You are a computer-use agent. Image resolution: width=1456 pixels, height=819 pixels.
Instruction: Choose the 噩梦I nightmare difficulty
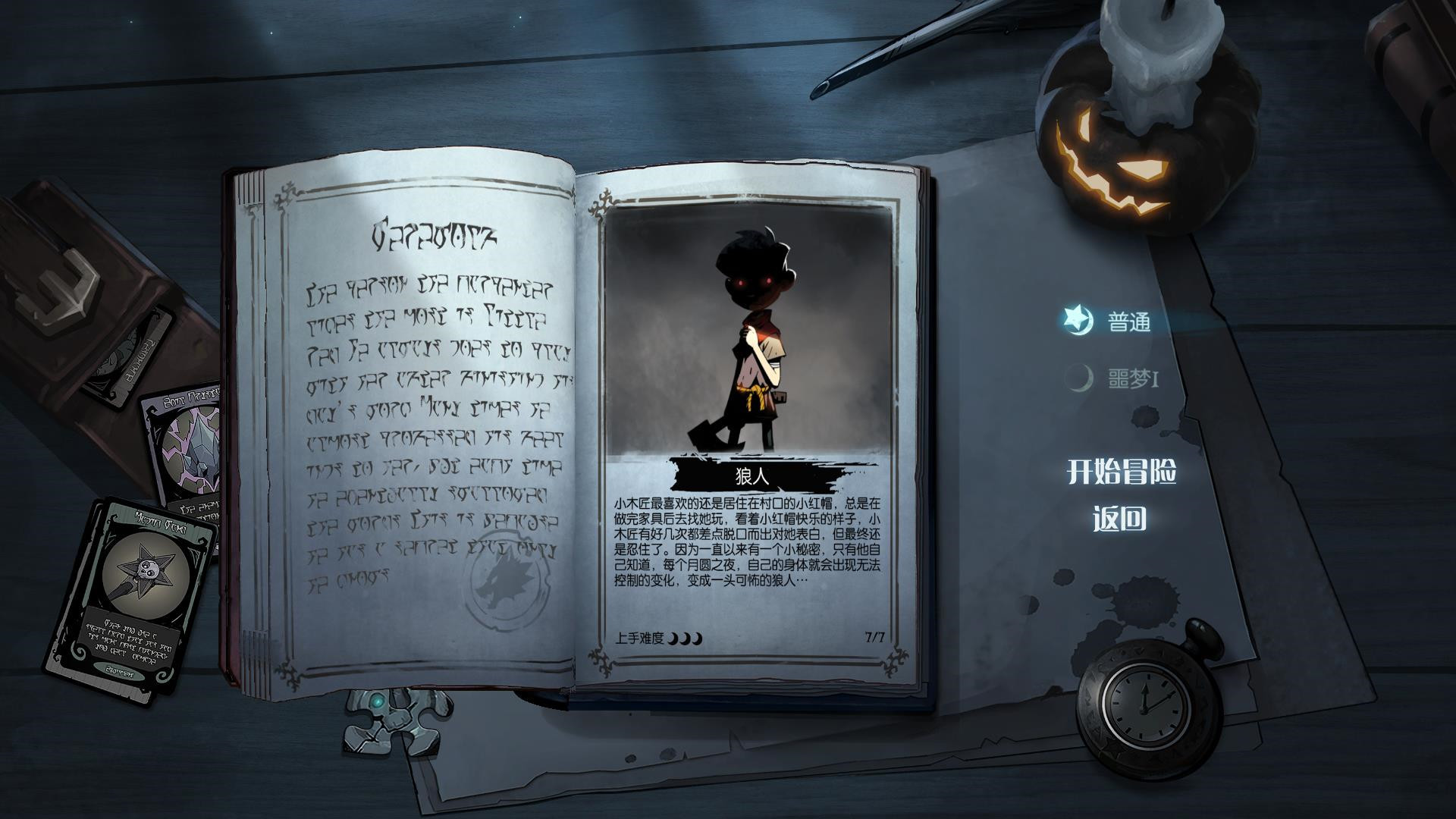[x=1131, y=378]
